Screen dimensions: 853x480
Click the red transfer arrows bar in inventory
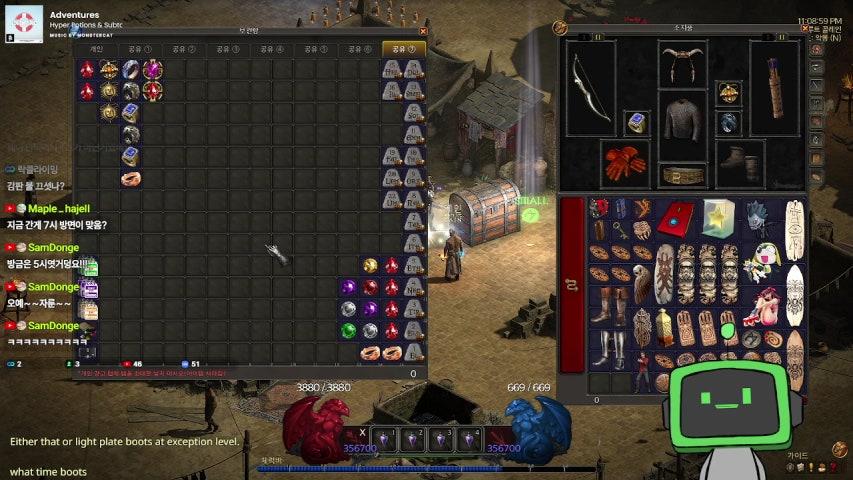click(573, 285)
